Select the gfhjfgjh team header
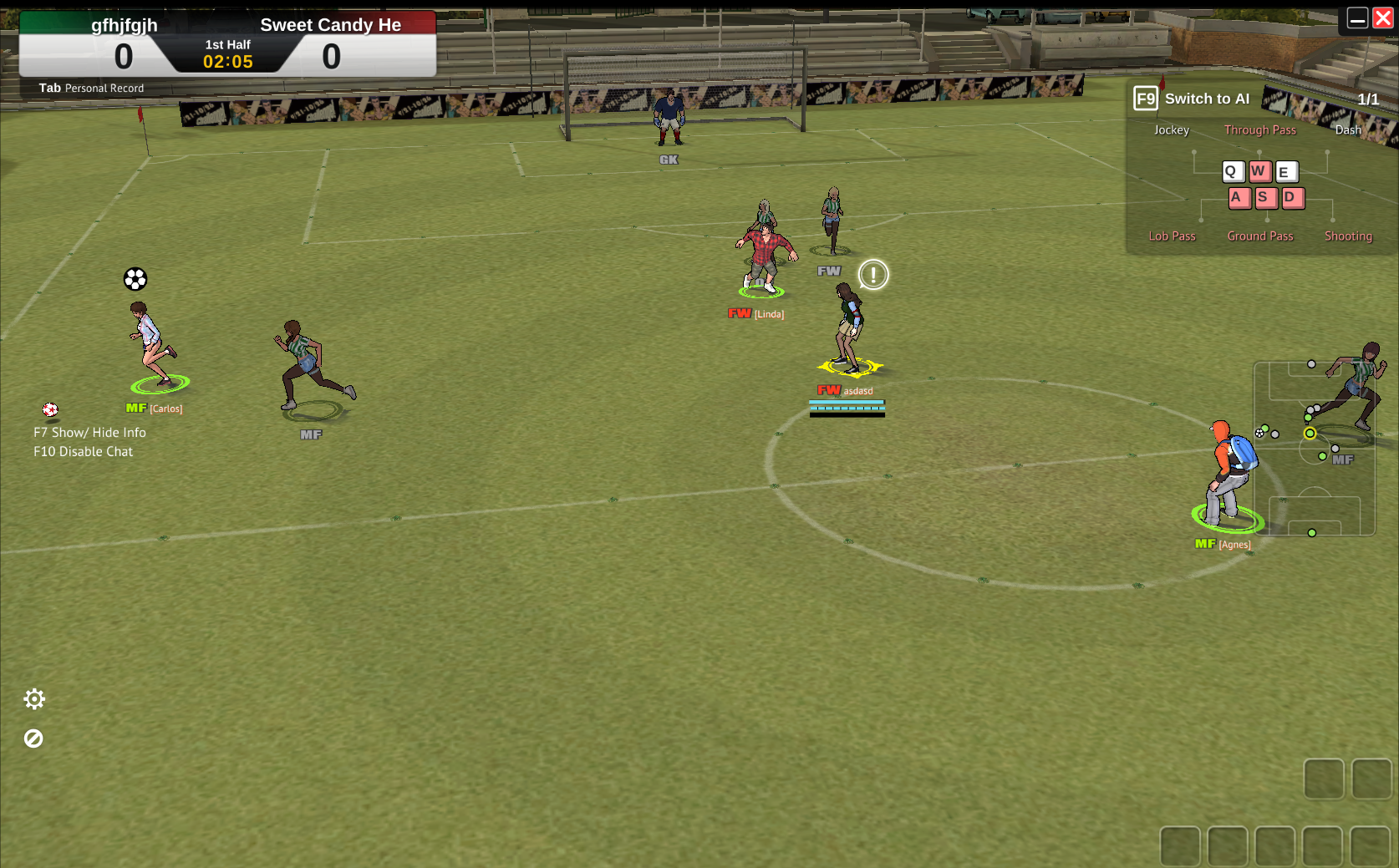 click(124, 24)
